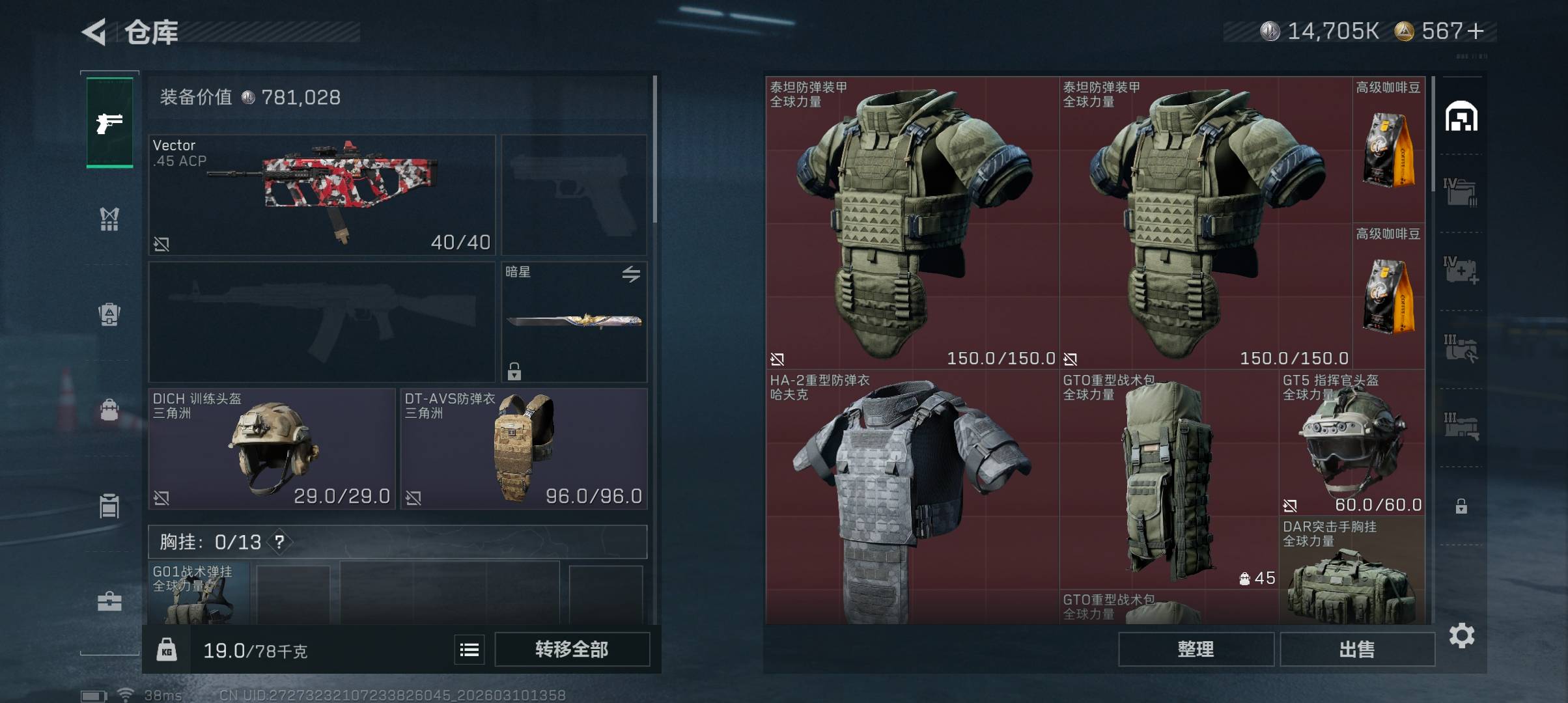Toggle the list view icon beside 转移全部
Image resolution: width=1568 pixels, height=703 pixels.
pos(469,650)
